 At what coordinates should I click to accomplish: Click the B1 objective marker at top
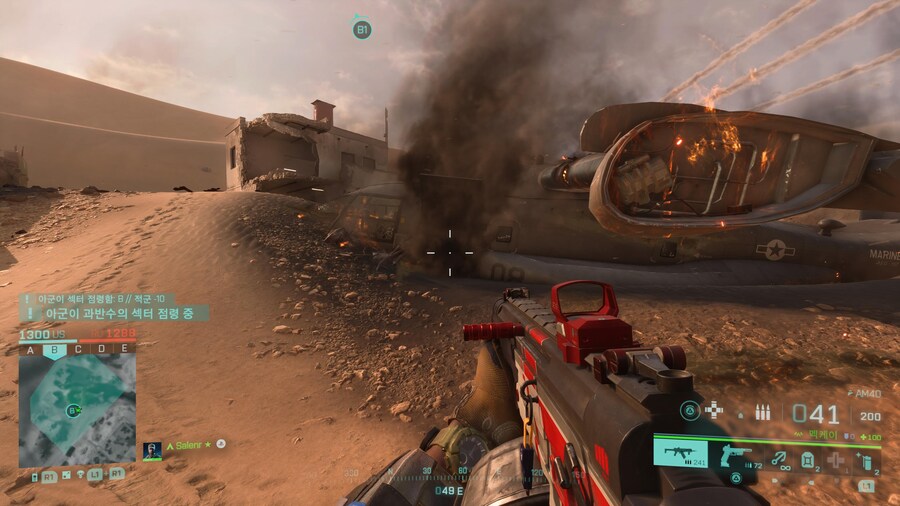[x=362, y=30]
